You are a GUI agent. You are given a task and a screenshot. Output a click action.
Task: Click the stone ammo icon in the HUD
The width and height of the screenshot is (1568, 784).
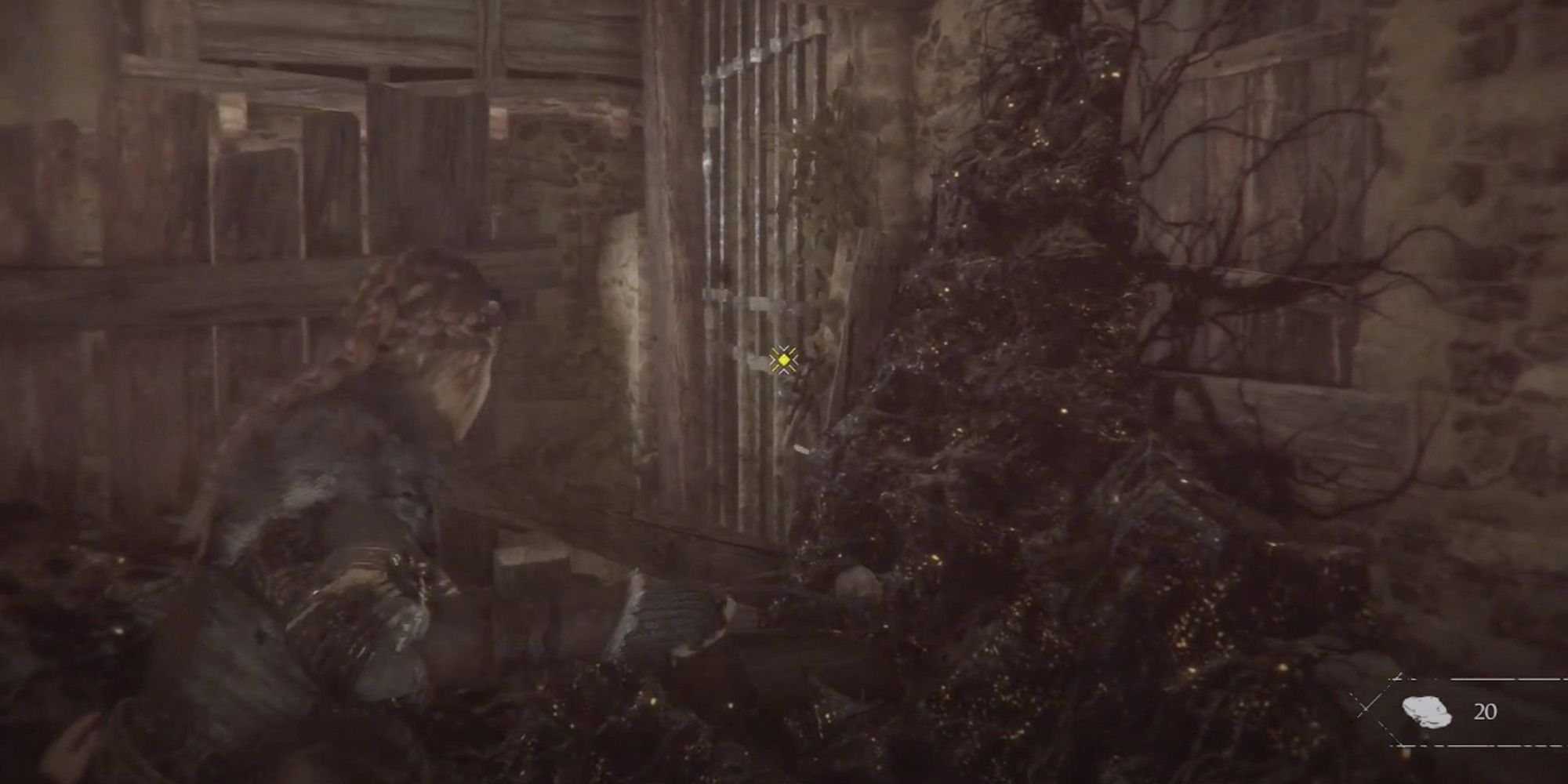1427,711
